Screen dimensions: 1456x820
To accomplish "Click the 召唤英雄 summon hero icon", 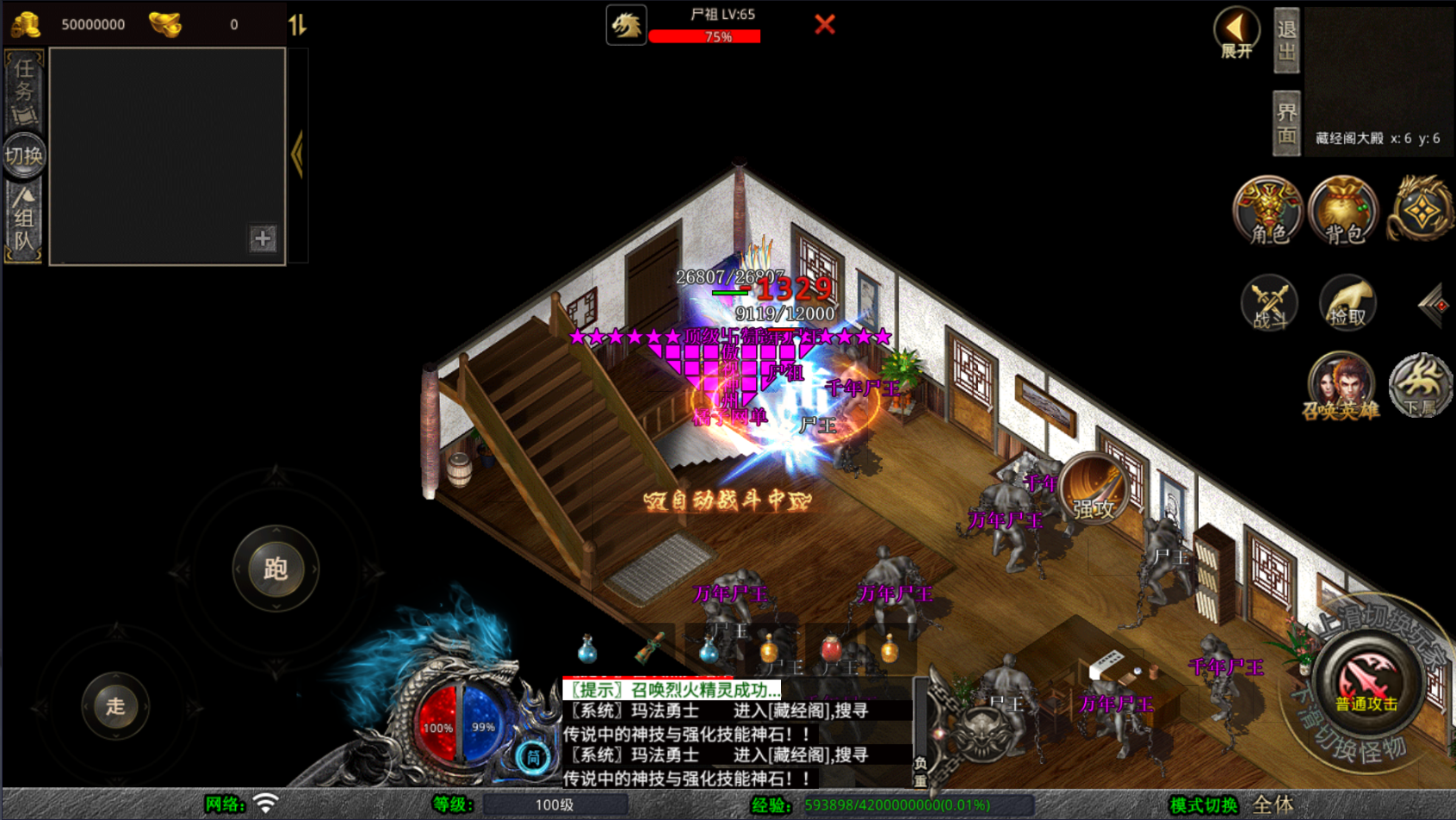I will click(1341, 385).
